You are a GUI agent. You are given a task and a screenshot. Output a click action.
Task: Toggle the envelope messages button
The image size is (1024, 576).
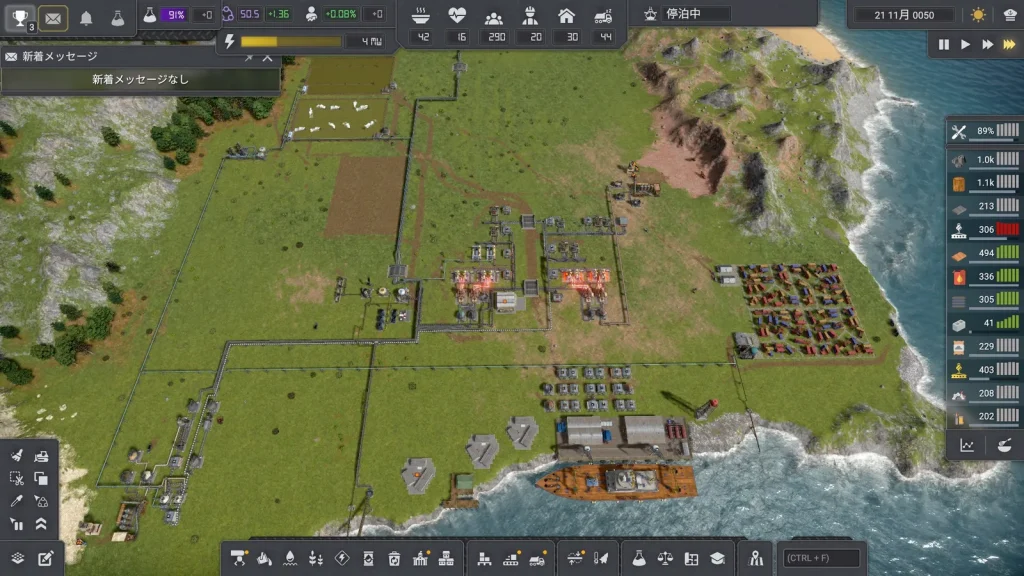(x=52, y=17)
